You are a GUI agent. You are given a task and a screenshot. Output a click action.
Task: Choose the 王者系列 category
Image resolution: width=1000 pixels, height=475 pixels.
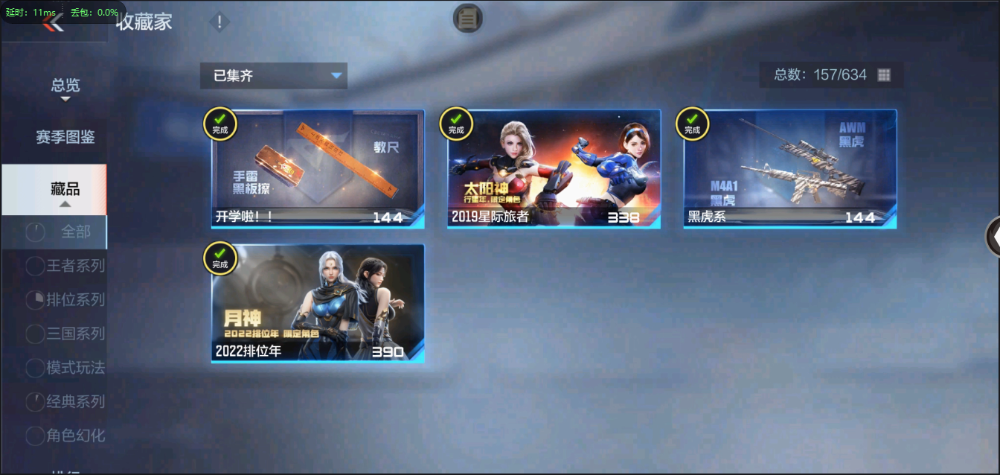67,265
